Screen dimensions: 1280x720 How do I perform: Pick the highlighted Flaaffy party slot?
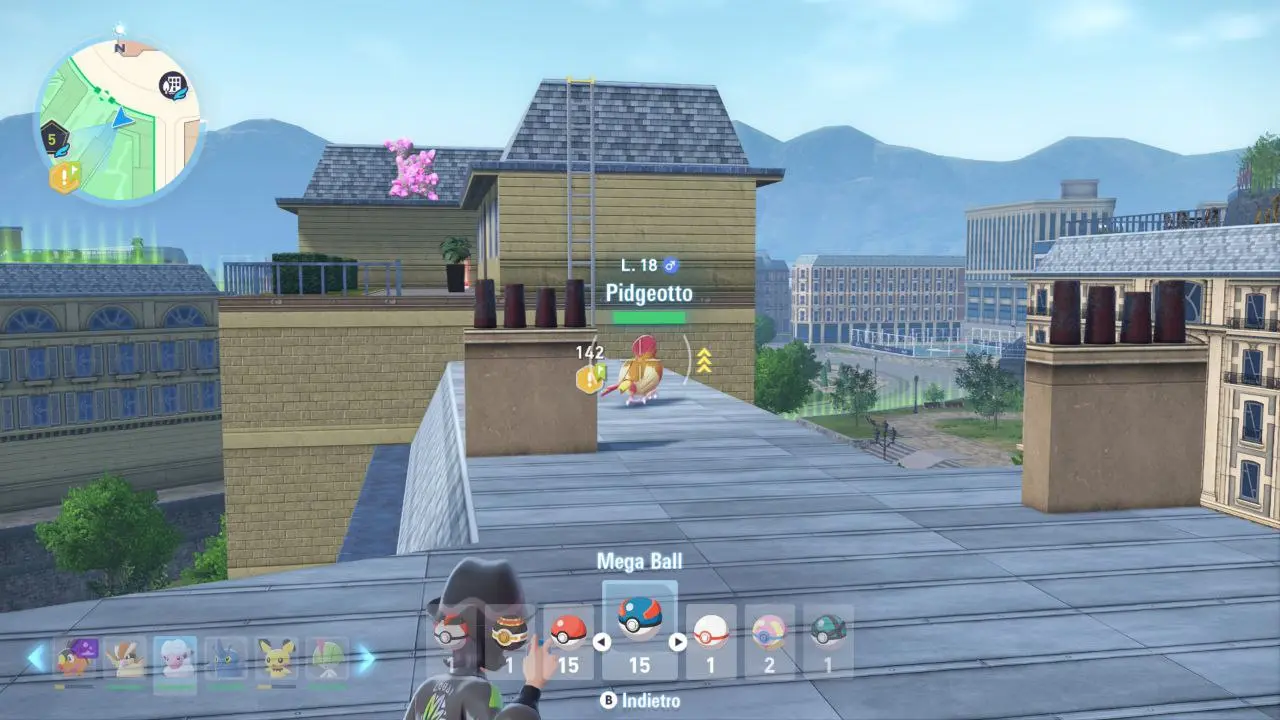[x=174, y=658]
